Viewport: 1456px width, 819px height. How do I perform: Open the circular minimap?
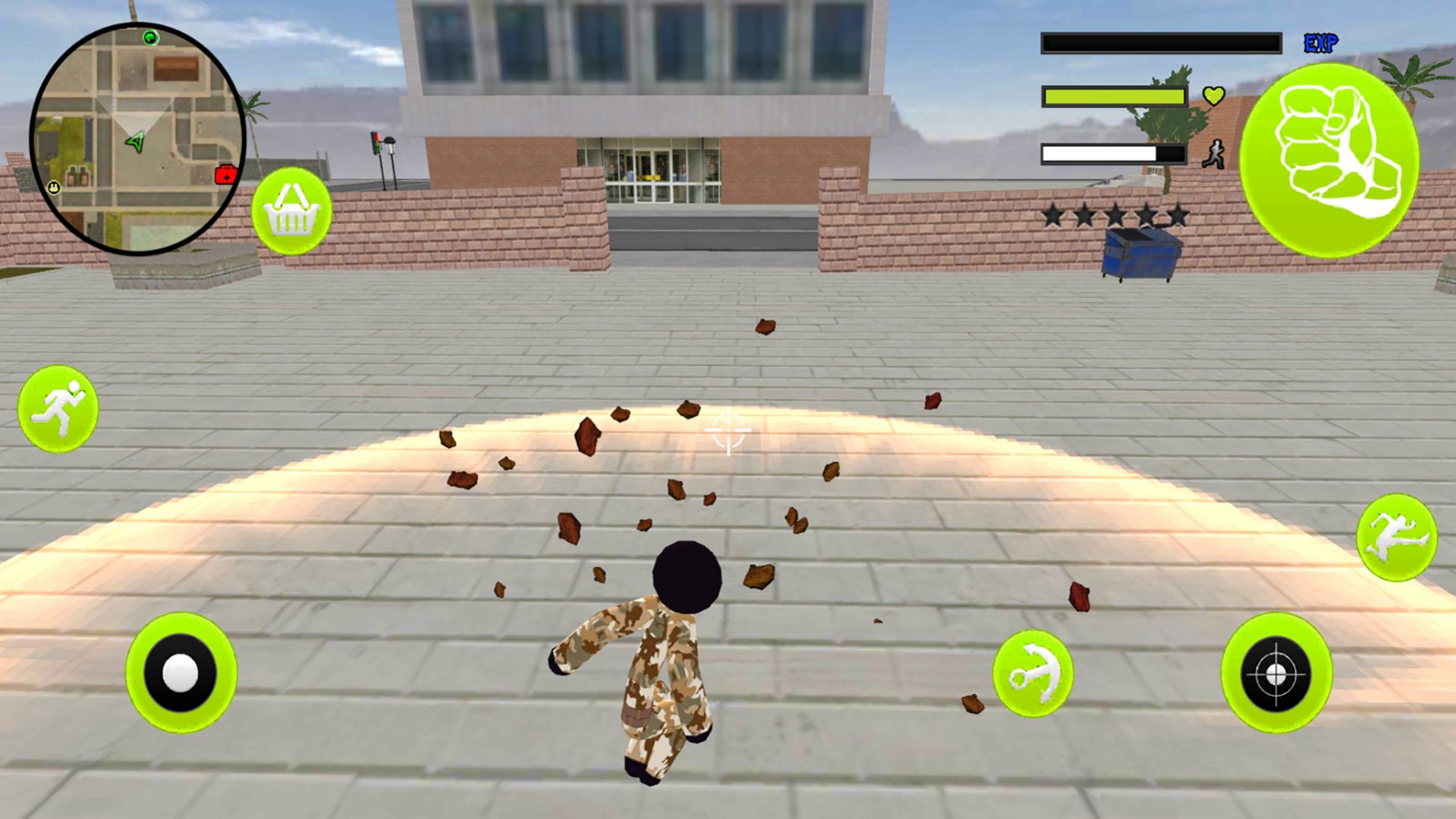click(137, 138)
